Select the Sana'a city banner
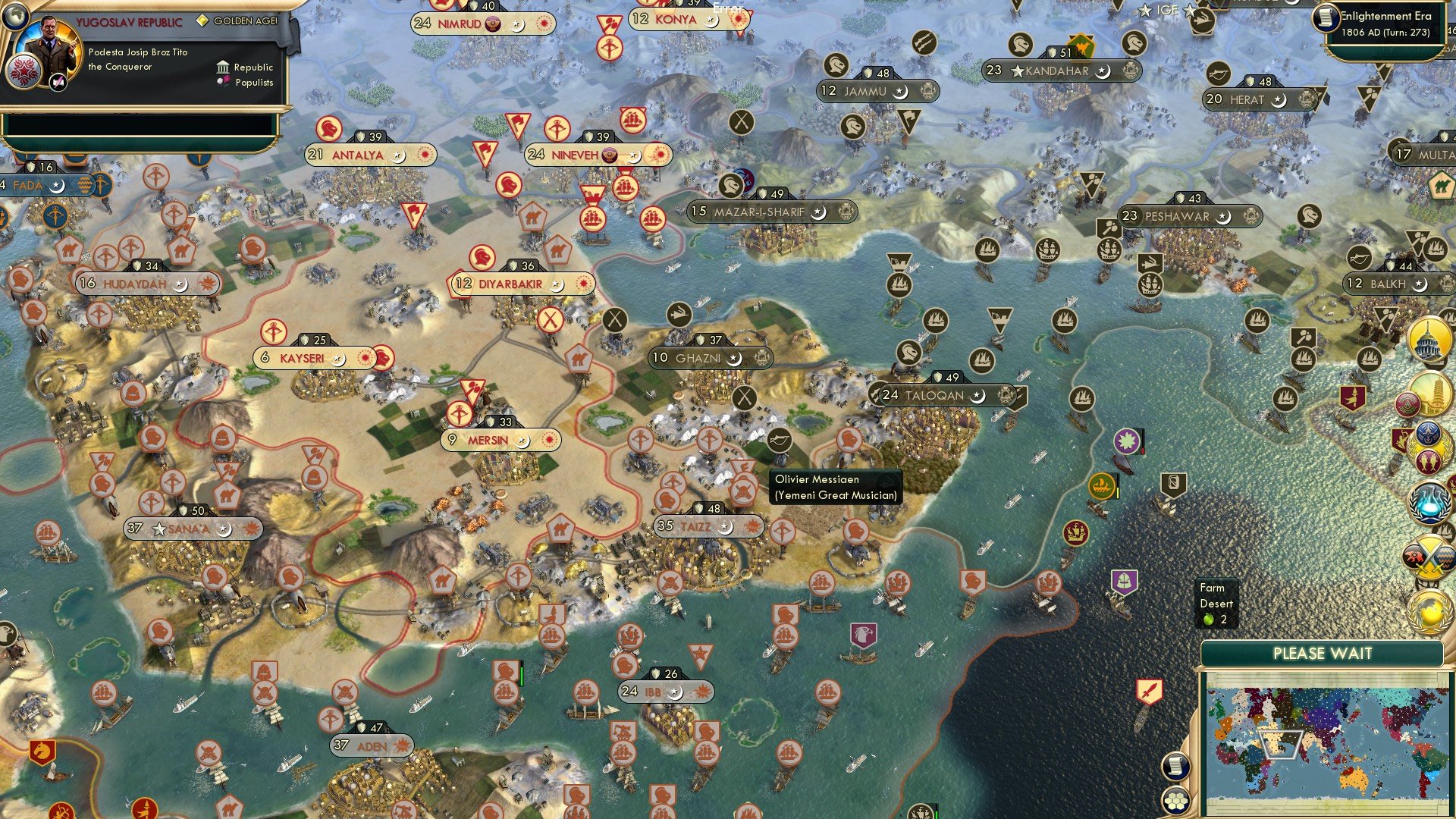Screen dimensions: 1456x819 (193, 529)
